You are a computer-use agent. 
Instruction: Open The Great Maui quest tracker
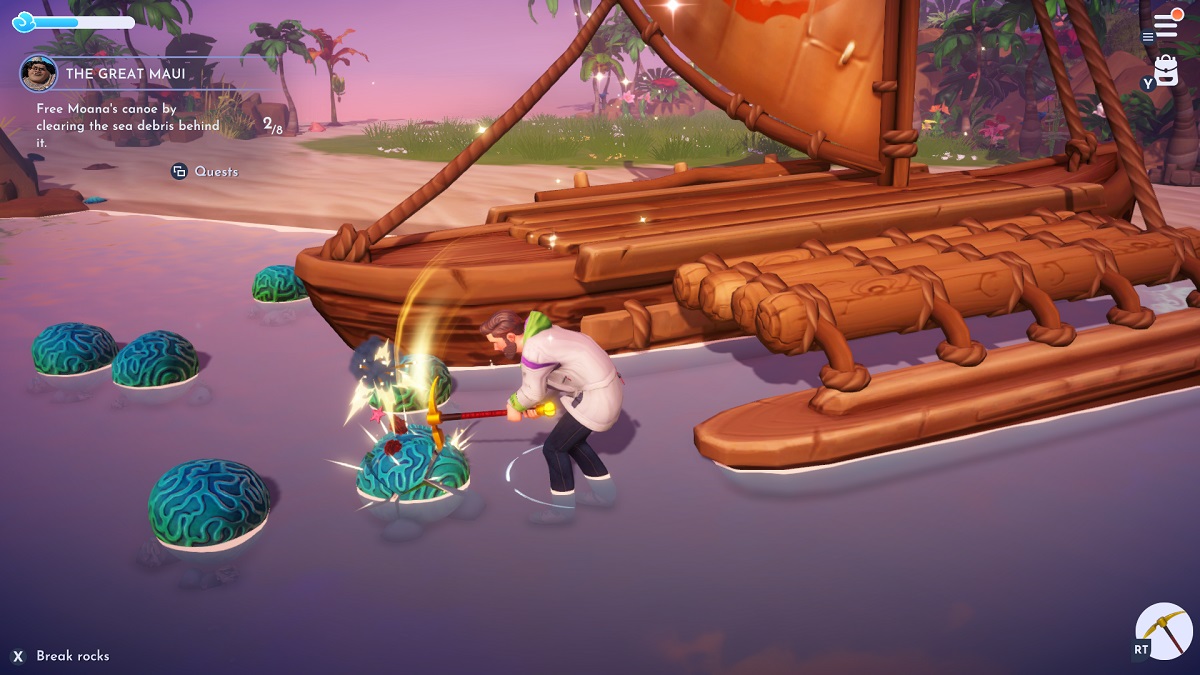point(125,74)
